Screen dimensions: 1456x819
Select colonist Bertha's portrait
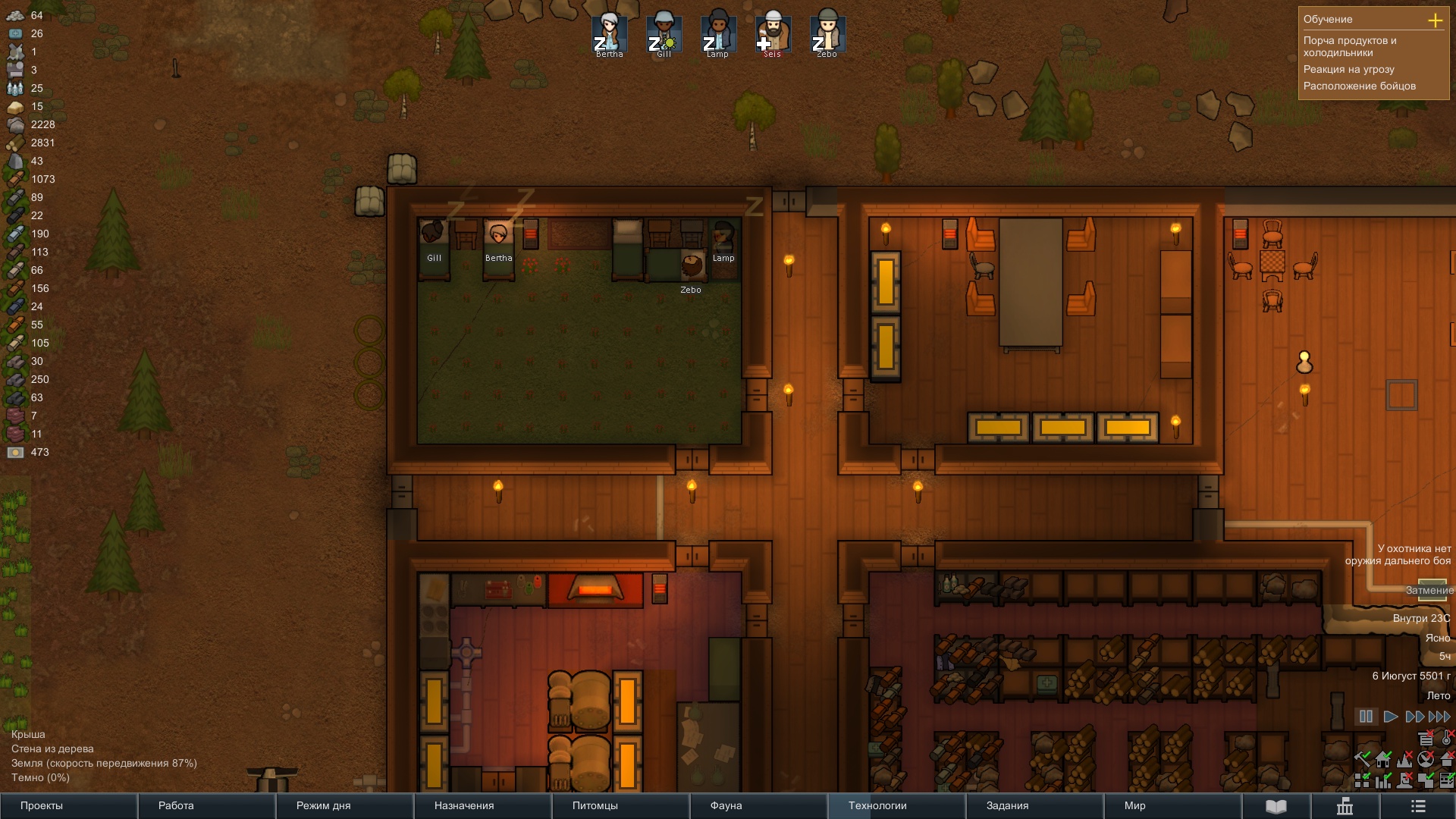point(609,33)
